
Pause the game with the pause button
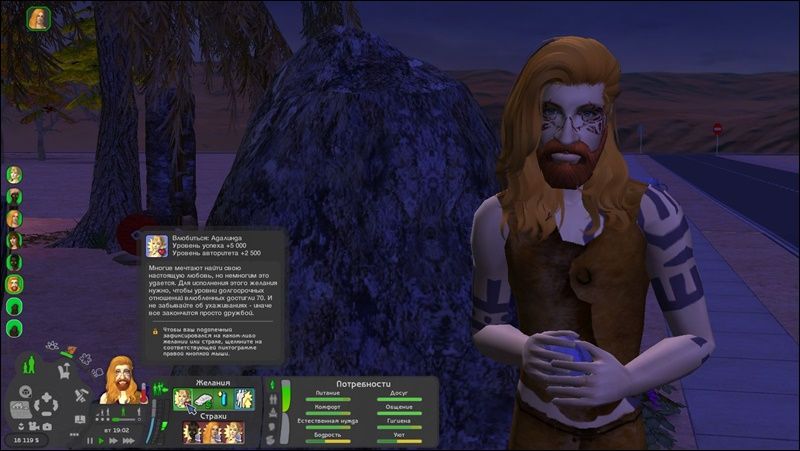89,440
